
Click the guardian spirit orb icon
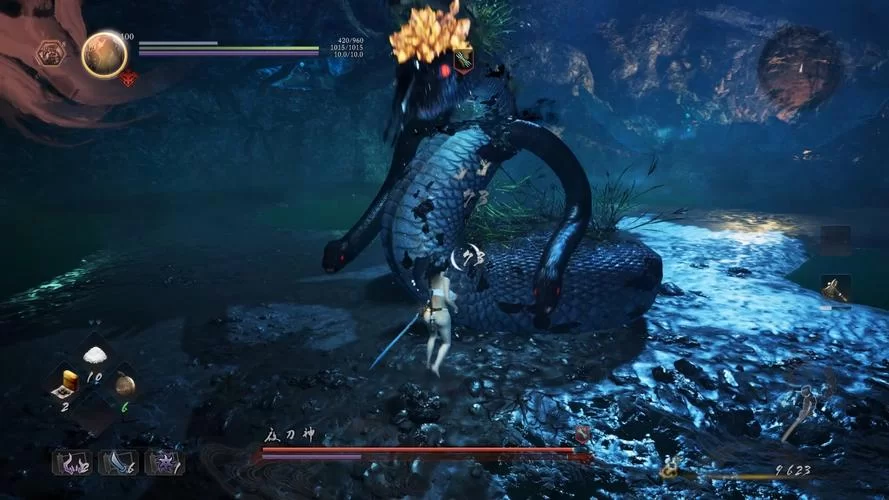pos(103,55)
